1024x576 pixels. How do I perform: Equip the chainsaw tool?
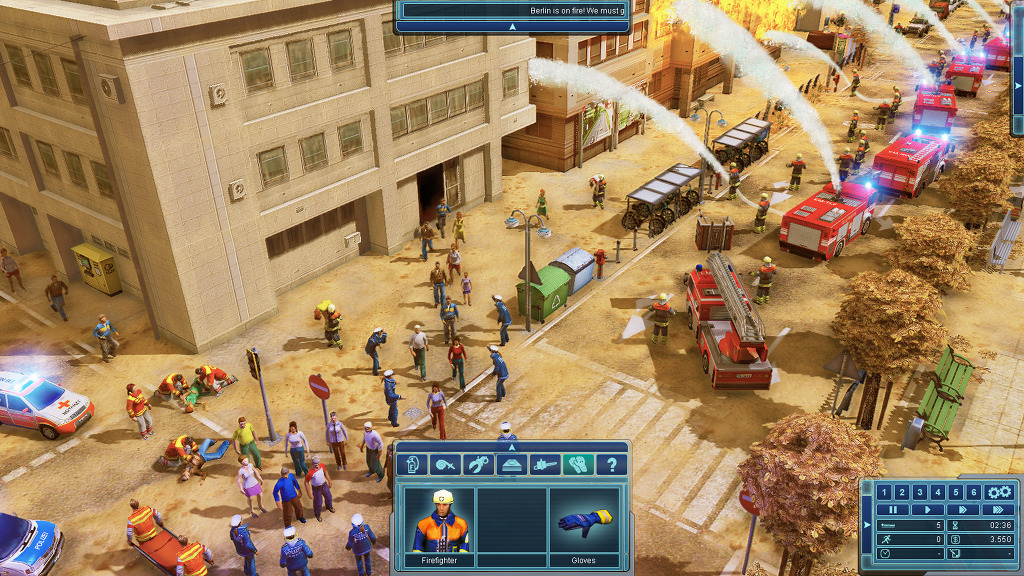point(545,464)
